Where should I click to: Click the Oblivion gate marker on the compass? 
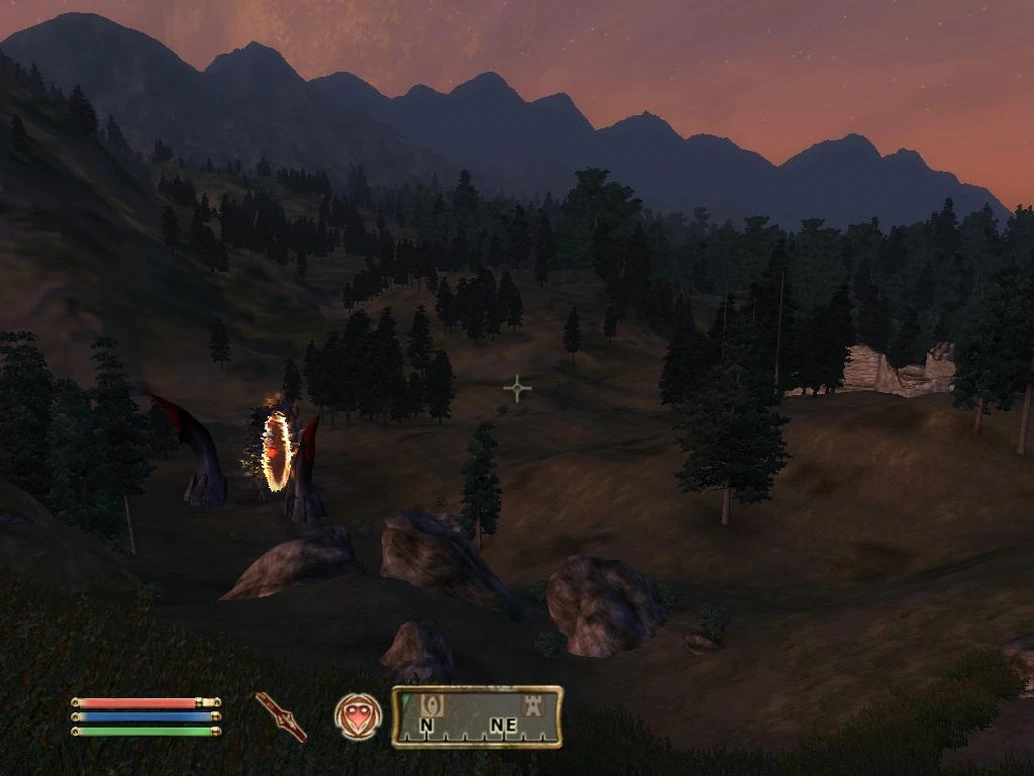pos(432,704)
